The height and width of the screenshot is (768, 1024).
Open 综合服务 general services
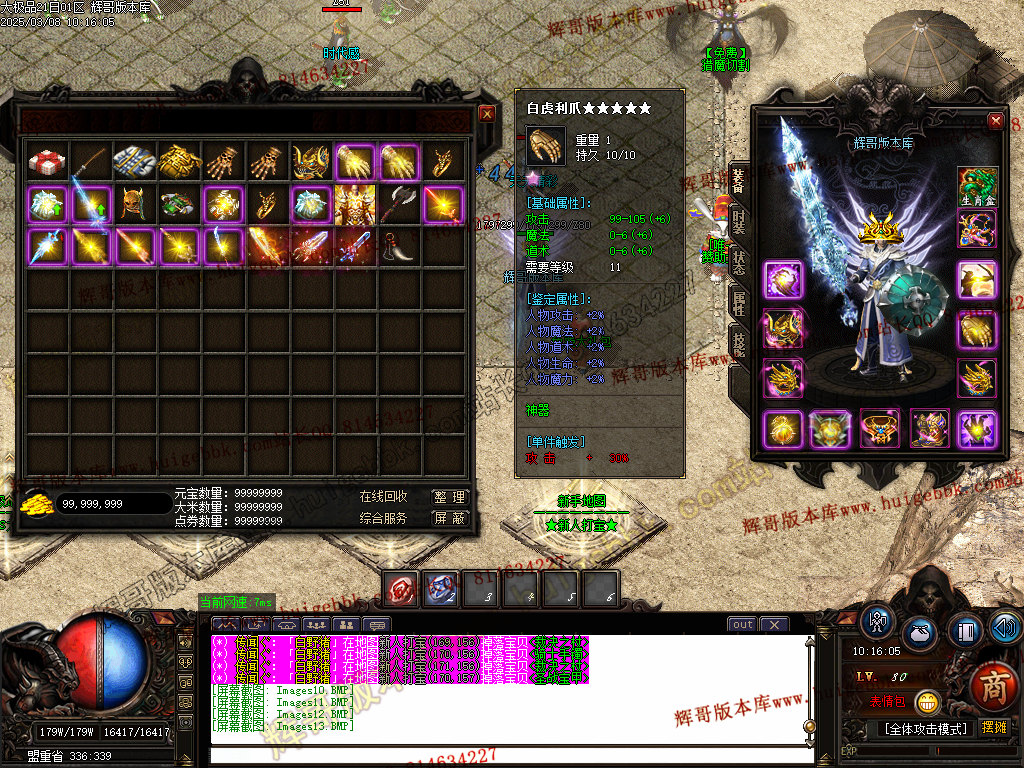click(x=383, y=518)
